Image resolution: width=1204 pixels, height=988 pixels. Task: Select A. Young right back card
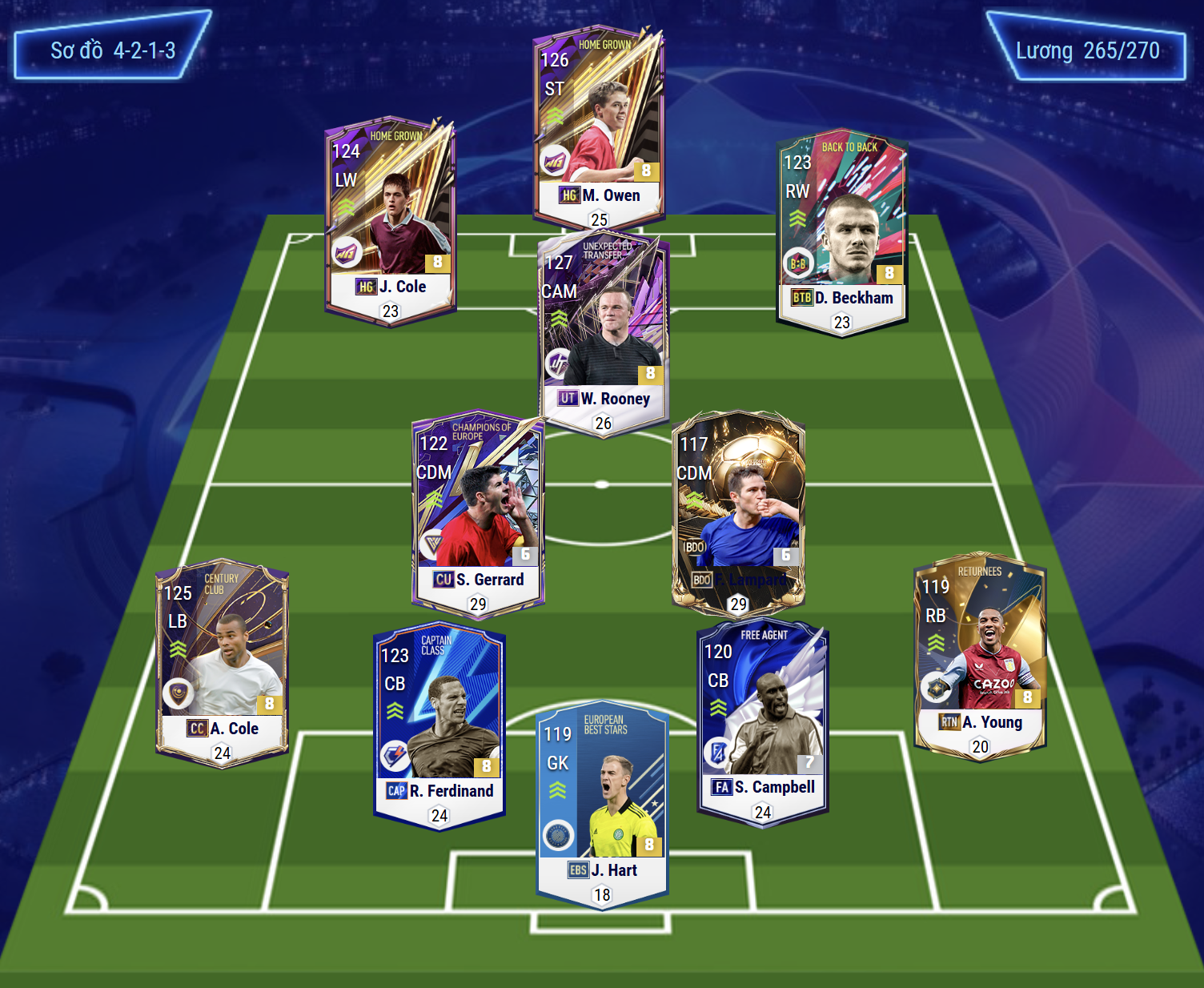click(x=980, y=657)
